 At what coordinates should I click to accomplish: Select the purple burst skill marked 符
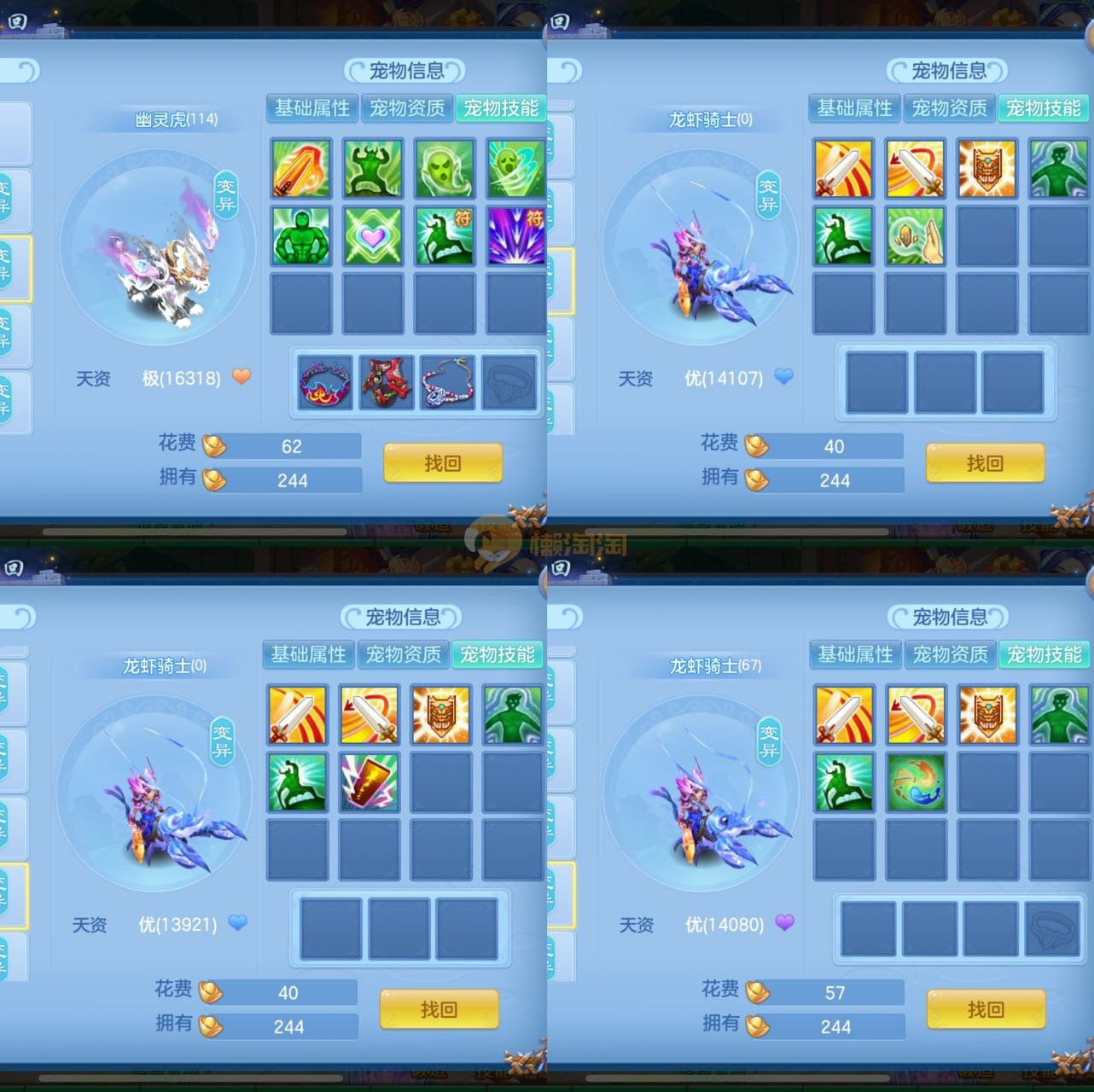[516, 235]
